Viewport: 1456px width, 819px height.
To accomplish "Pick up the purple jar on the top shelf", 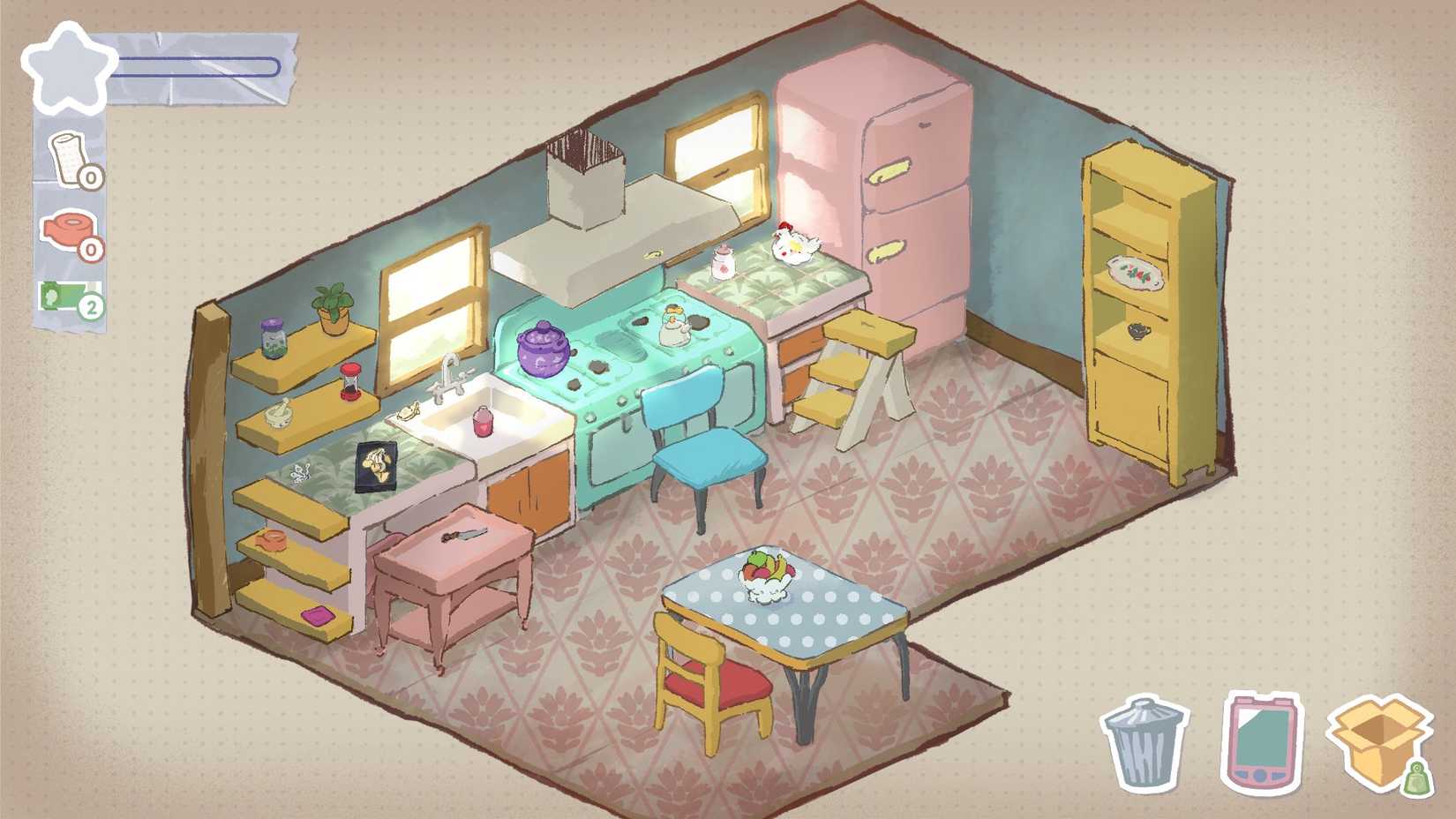I will click(x=275, y=338).
